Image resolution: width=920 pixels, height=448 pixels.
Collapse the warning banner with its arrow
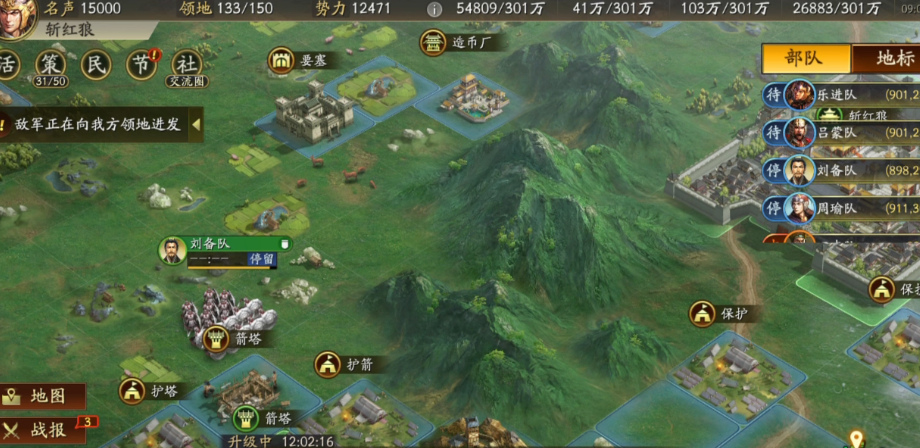pyautogui.click(x=196, y=125)
